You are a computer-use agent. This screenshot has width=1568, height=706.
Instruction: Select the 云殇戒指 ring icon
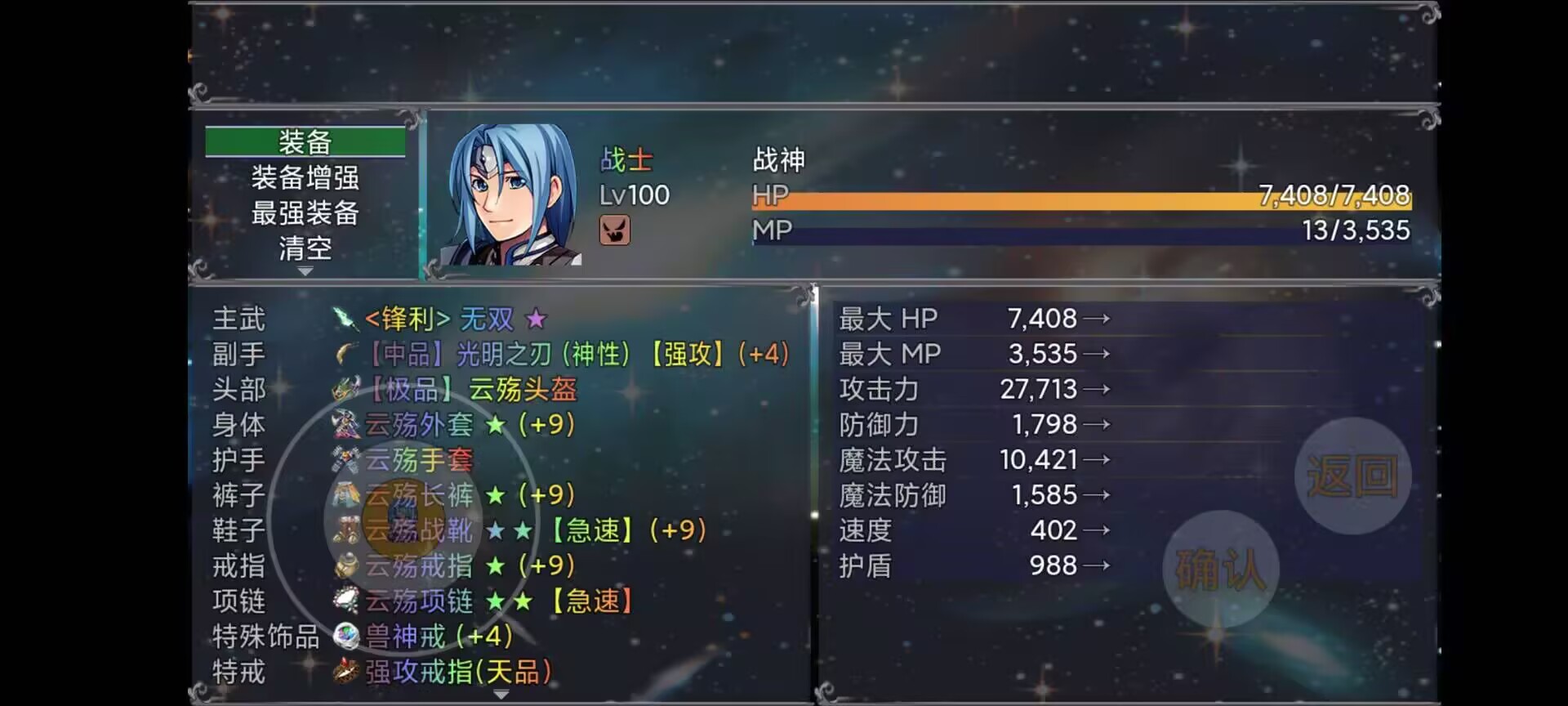[x=345, y=565]
